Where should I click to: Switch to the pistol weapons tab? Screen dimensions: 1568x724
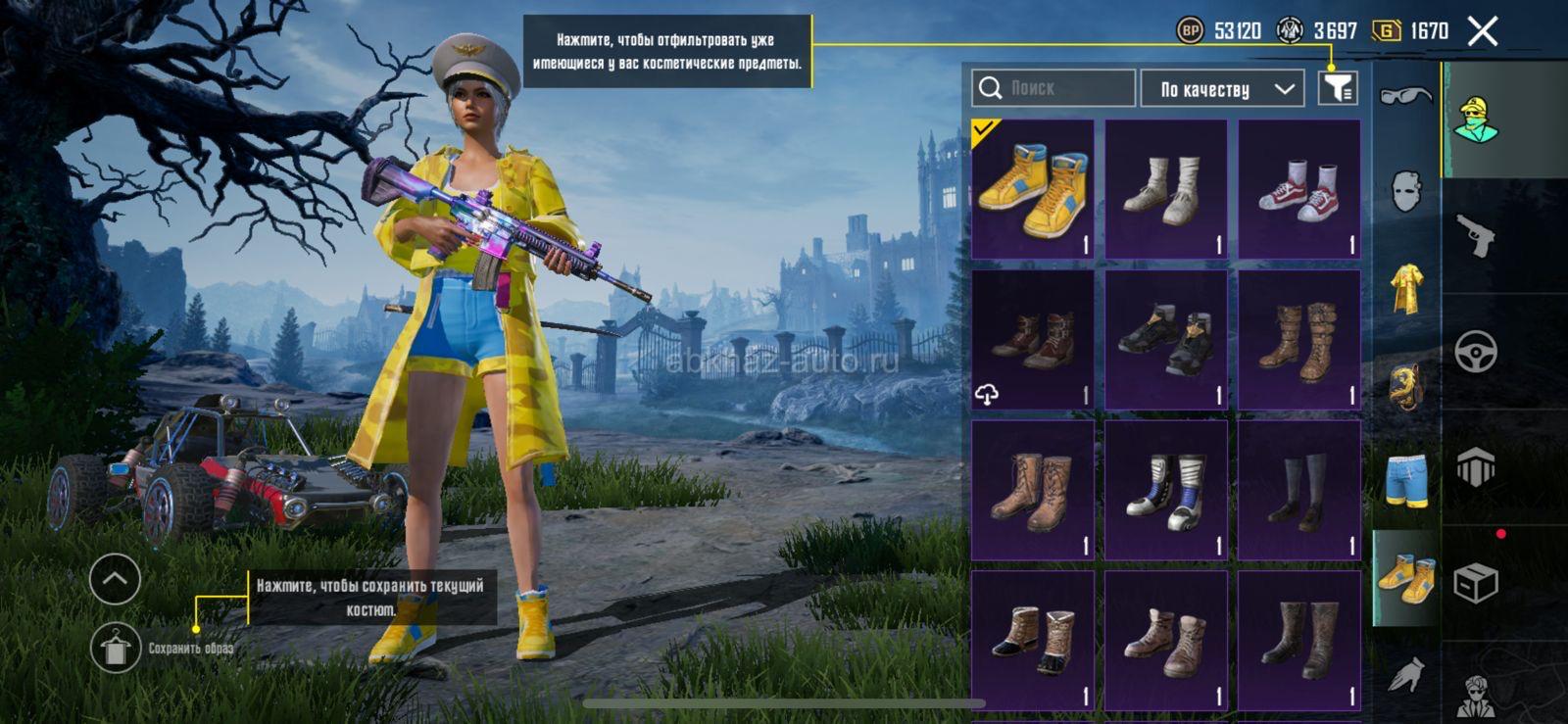pos(1476,235)
